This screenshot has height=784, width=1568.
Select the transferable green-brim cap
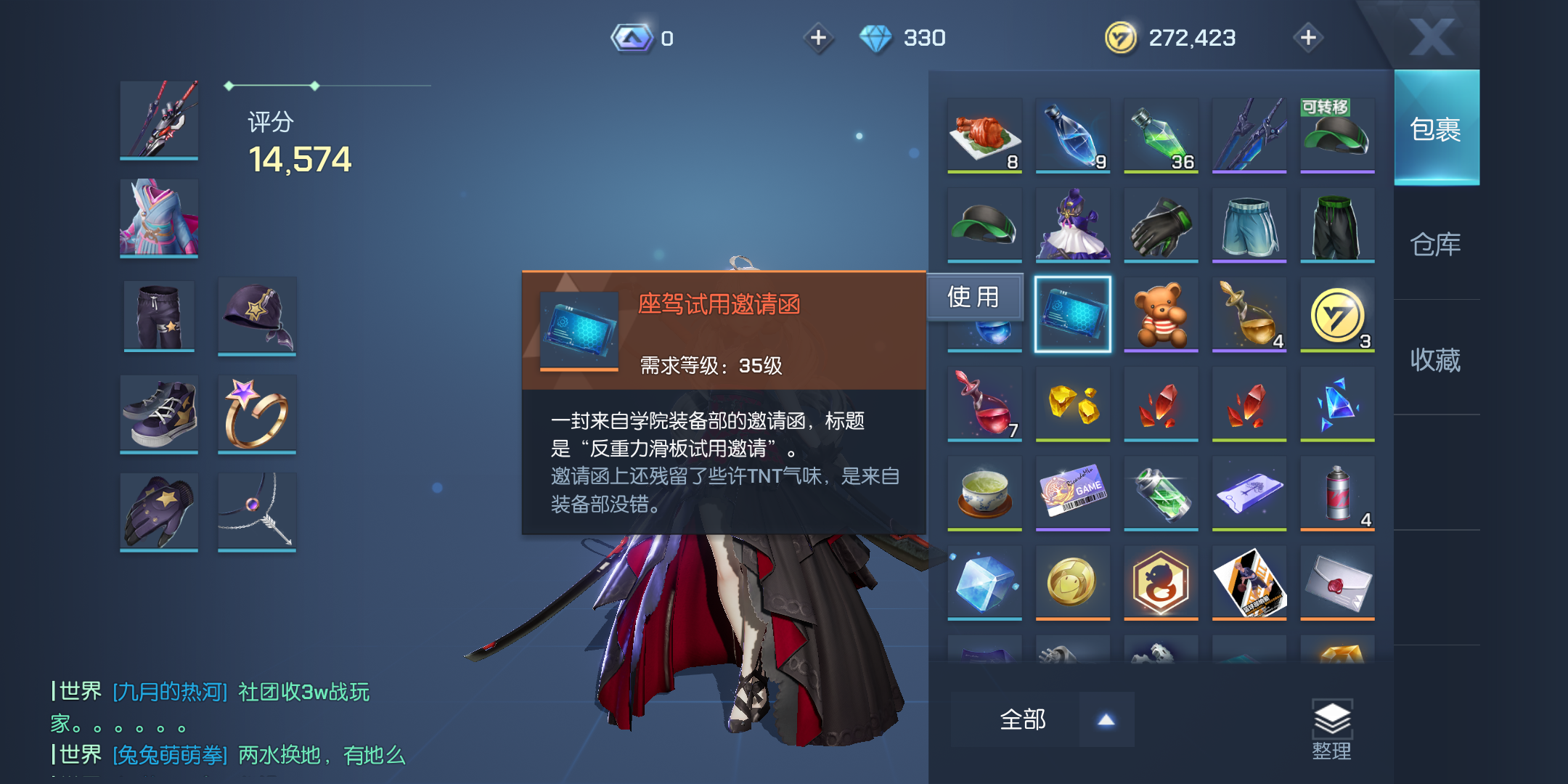[x=1337, y=136]
